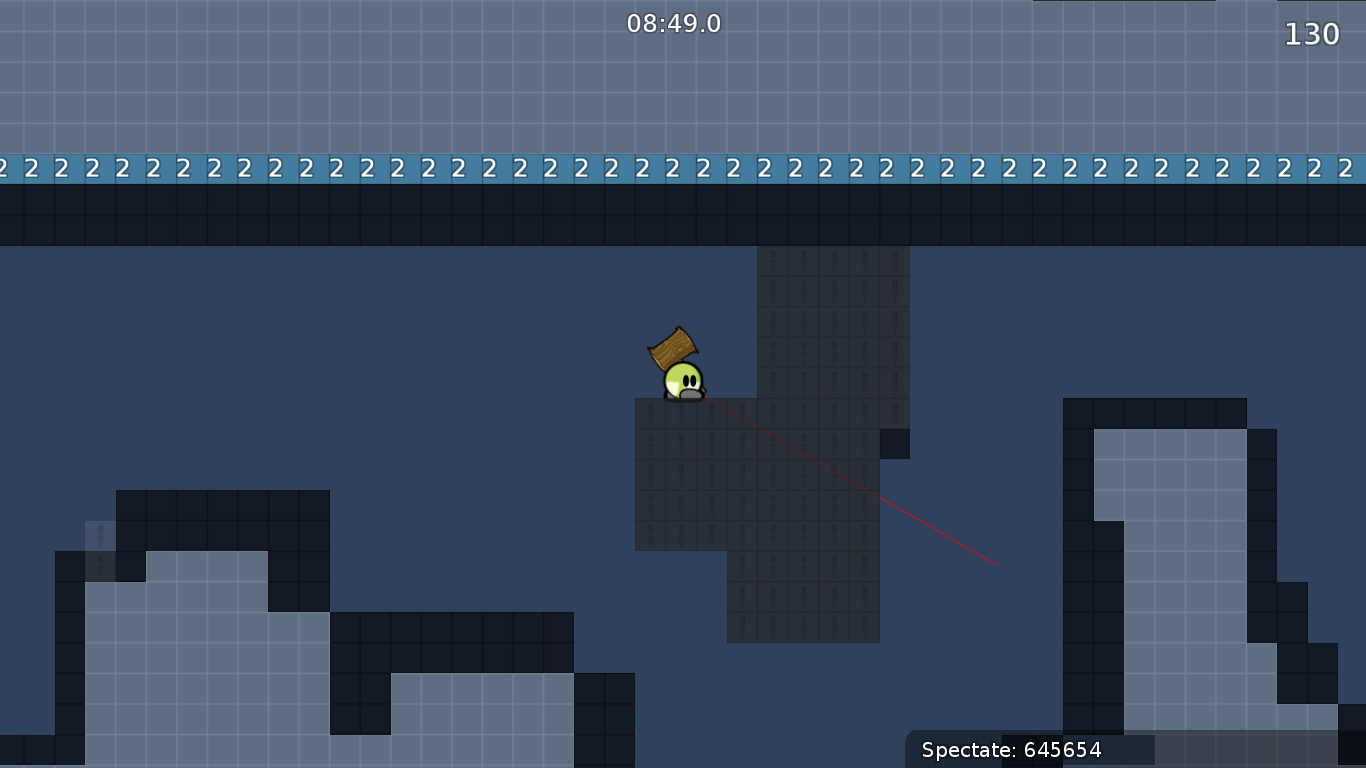The image size is (1366, 768).
Task: Click the score counter showing 130
Action: coord(1310,33)
